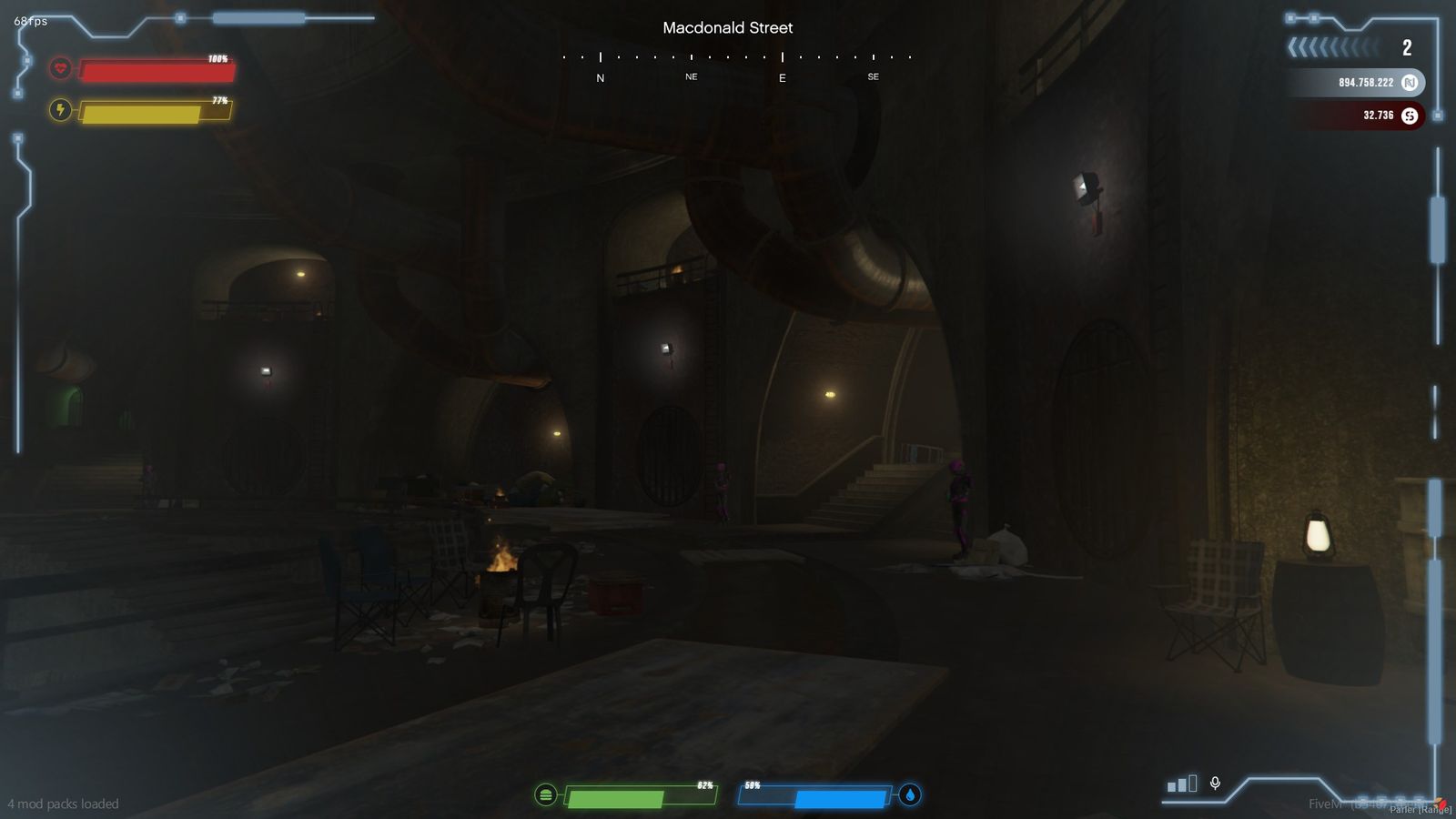Click the red heart health icon
The image size is (1456, 819).
60,68
